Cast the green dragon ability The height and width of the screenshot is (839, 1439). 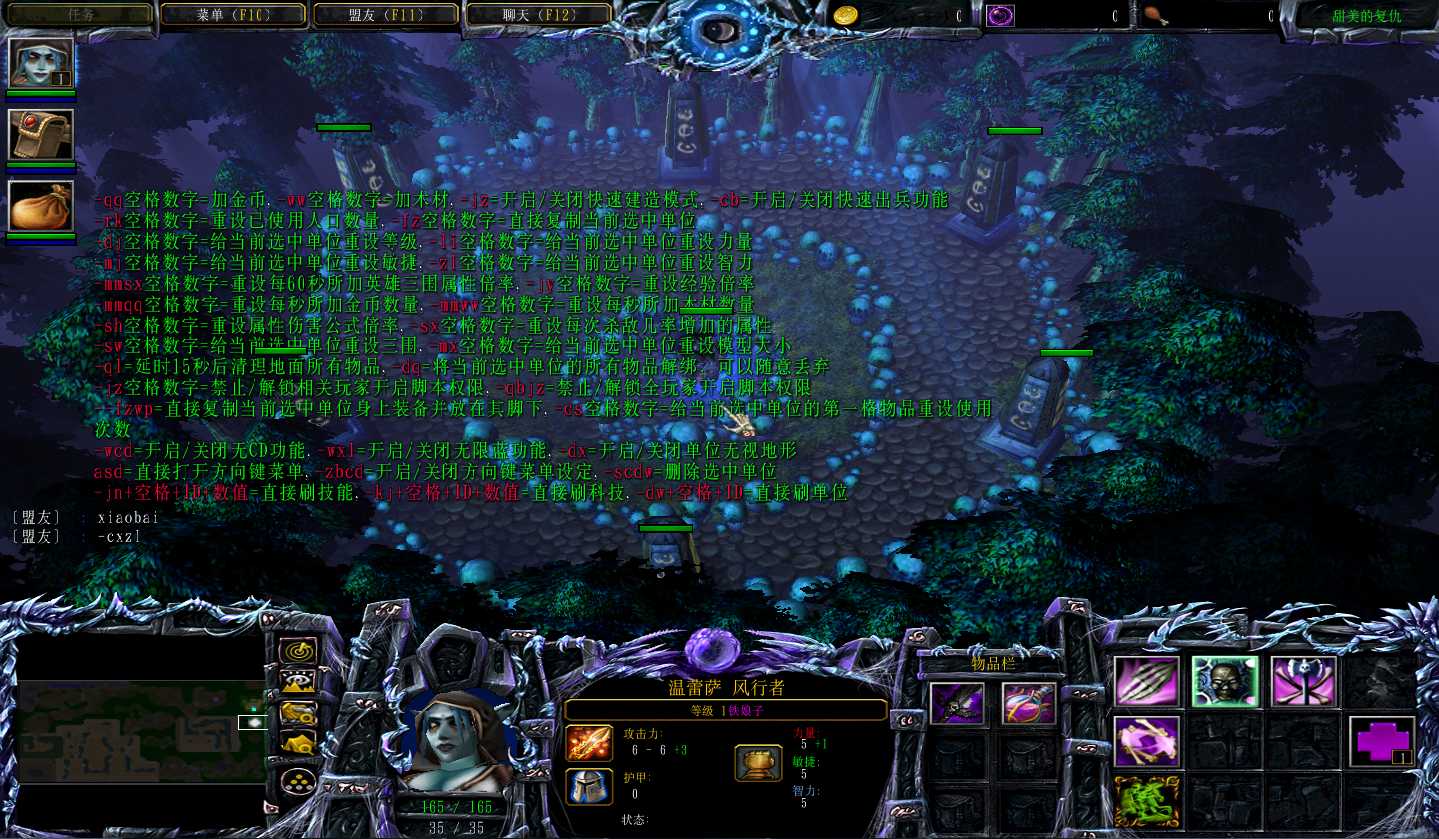tap(1147, 800)
